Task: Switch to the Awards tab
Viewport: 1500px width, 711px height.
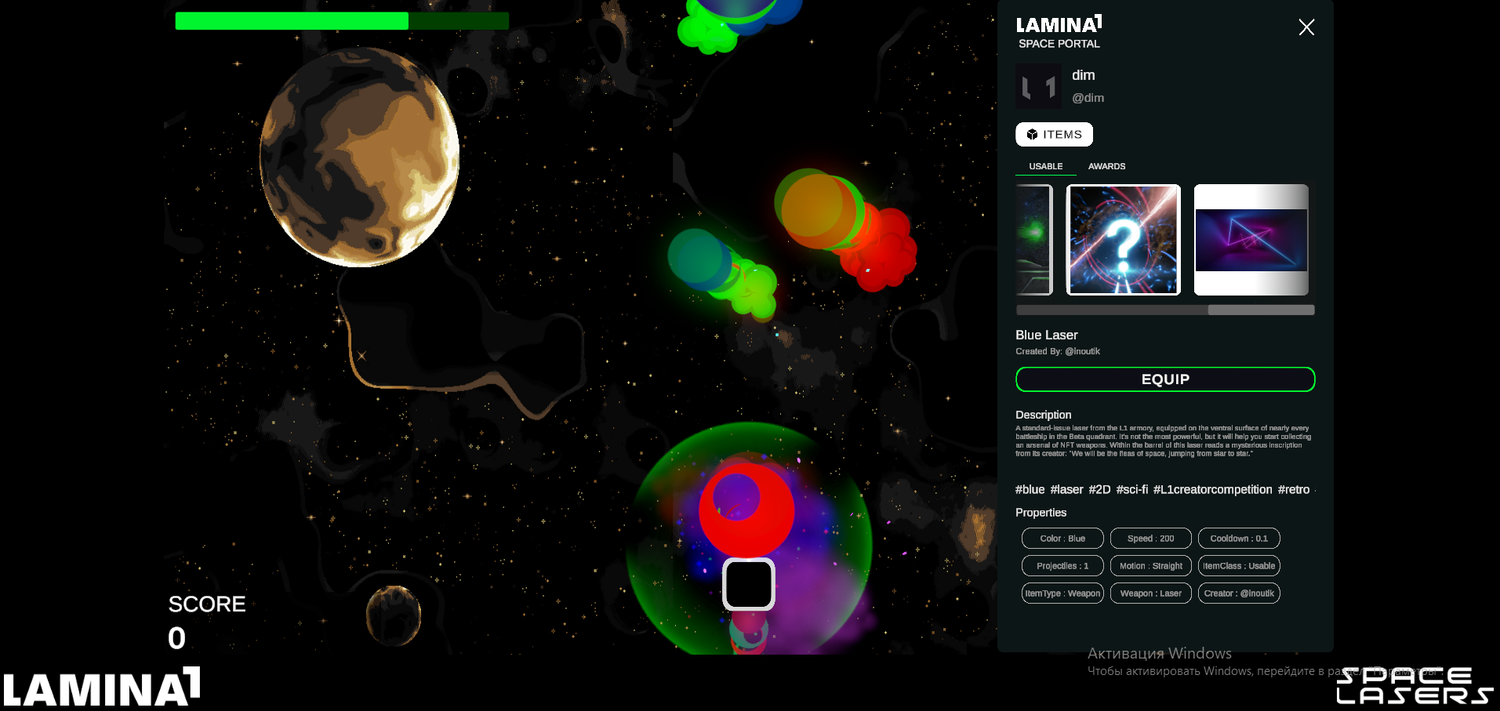Action: tap(1106, 166)
